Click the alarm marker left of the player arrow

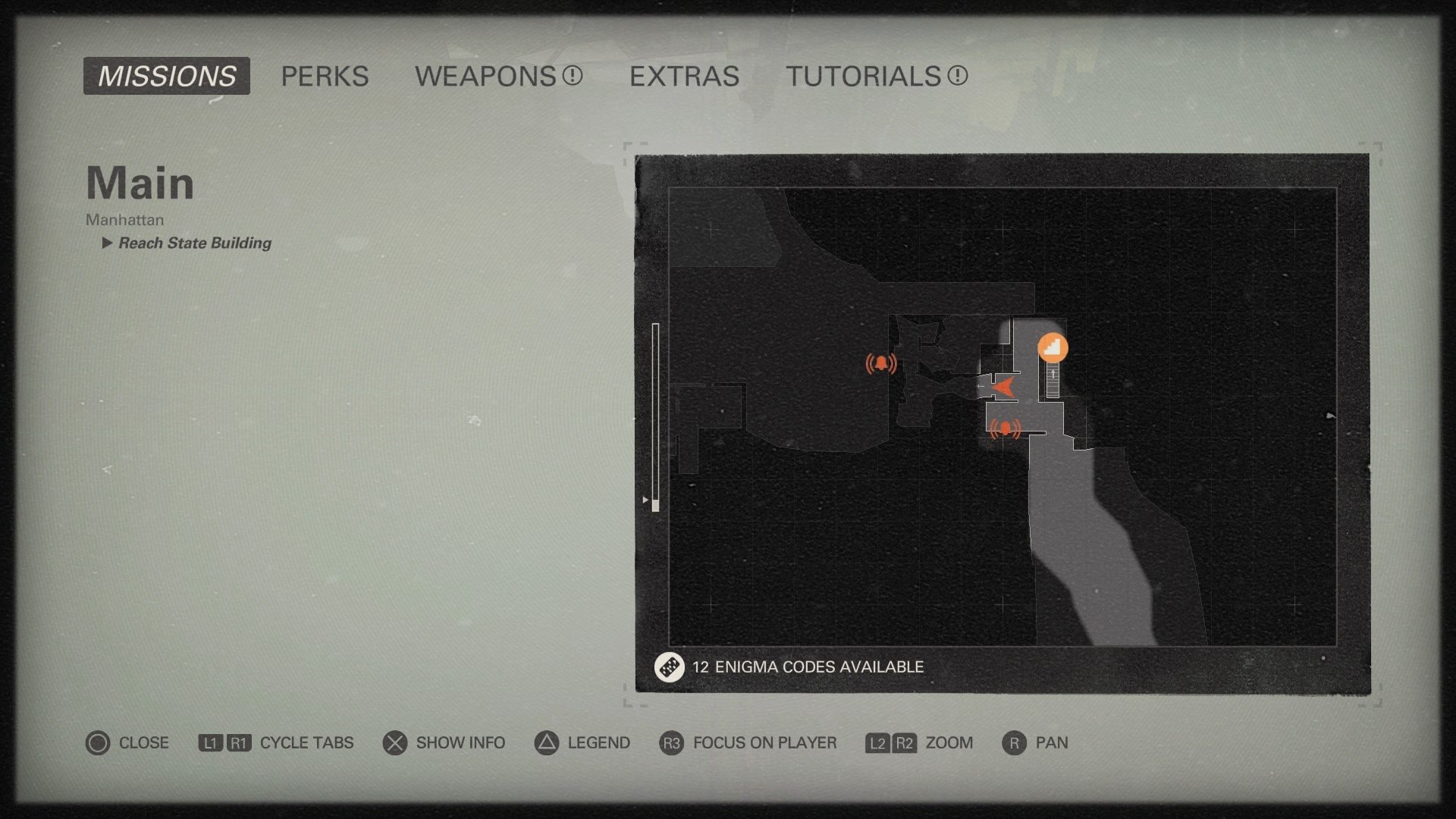click(881, 364)
